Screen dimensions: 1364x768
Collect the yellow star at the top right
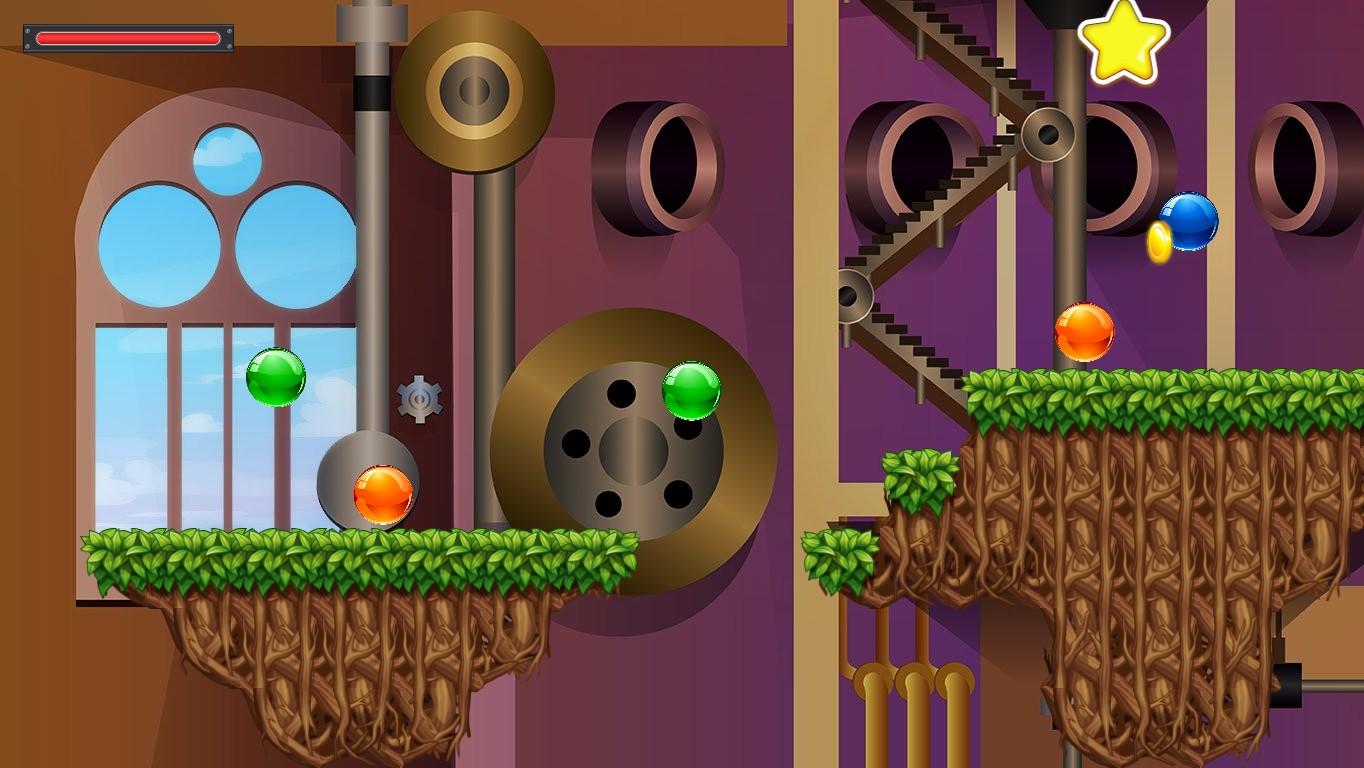click(1123, 42)
